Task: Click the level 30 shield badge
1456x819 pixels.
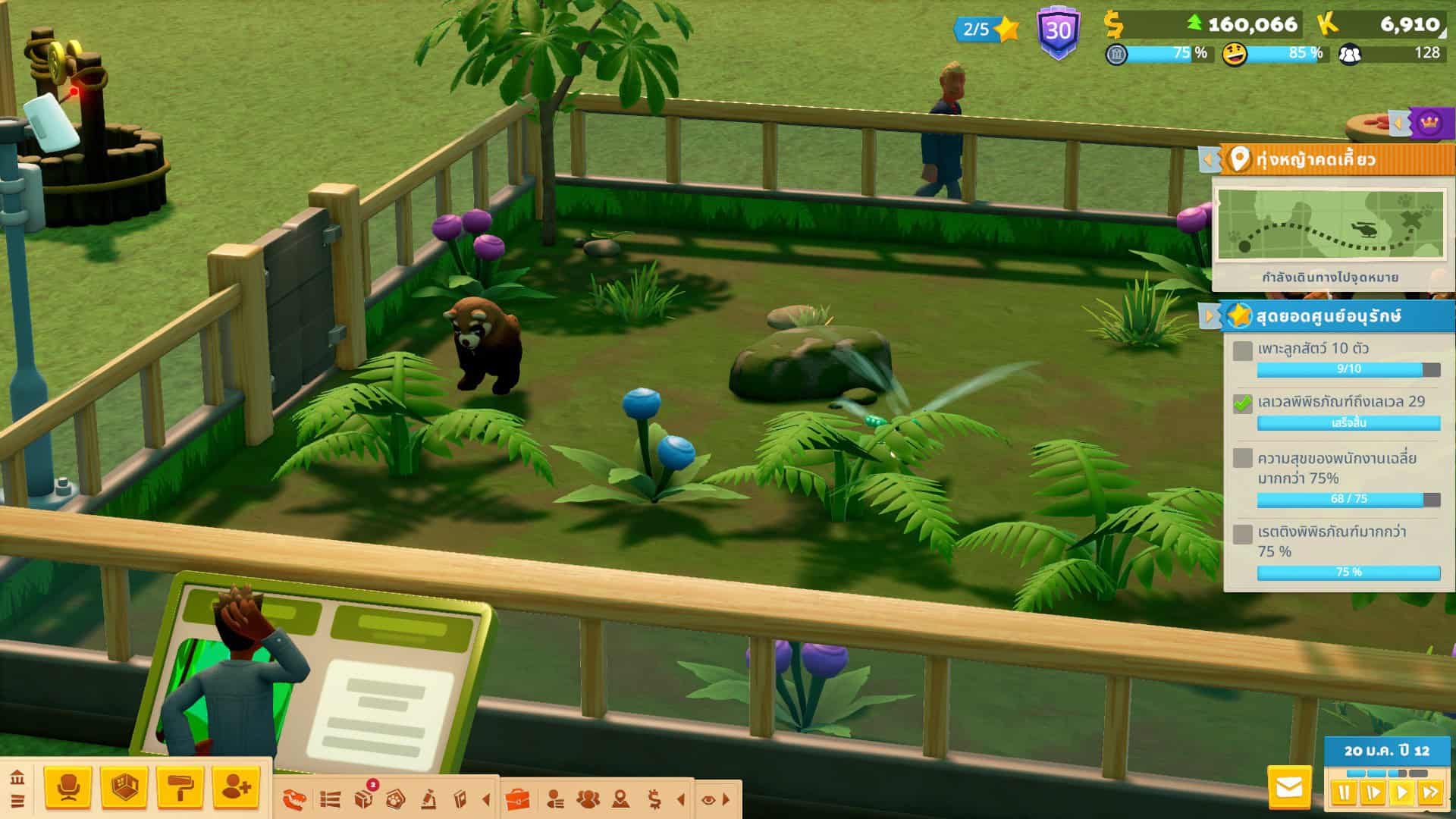Action: 1058,32
